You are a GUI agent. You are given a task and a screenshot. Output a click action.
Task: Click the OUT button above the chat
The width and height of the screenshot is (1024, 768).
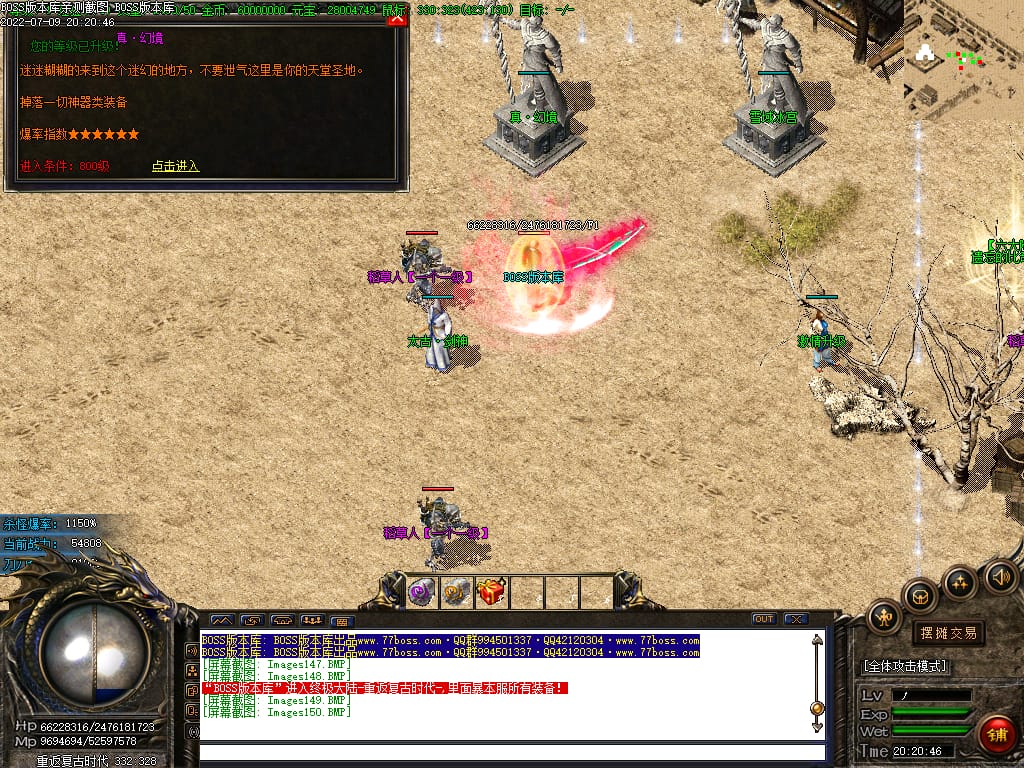pos(764,619)
